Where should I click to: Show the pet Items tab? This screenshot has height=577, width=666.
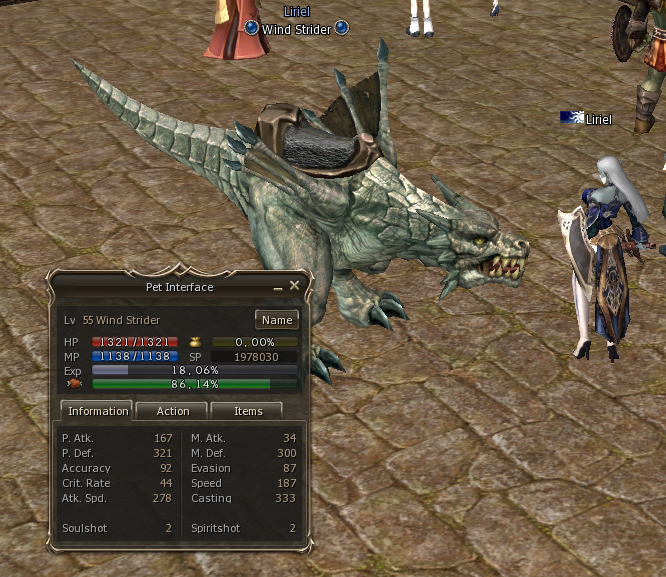(248, 411)
